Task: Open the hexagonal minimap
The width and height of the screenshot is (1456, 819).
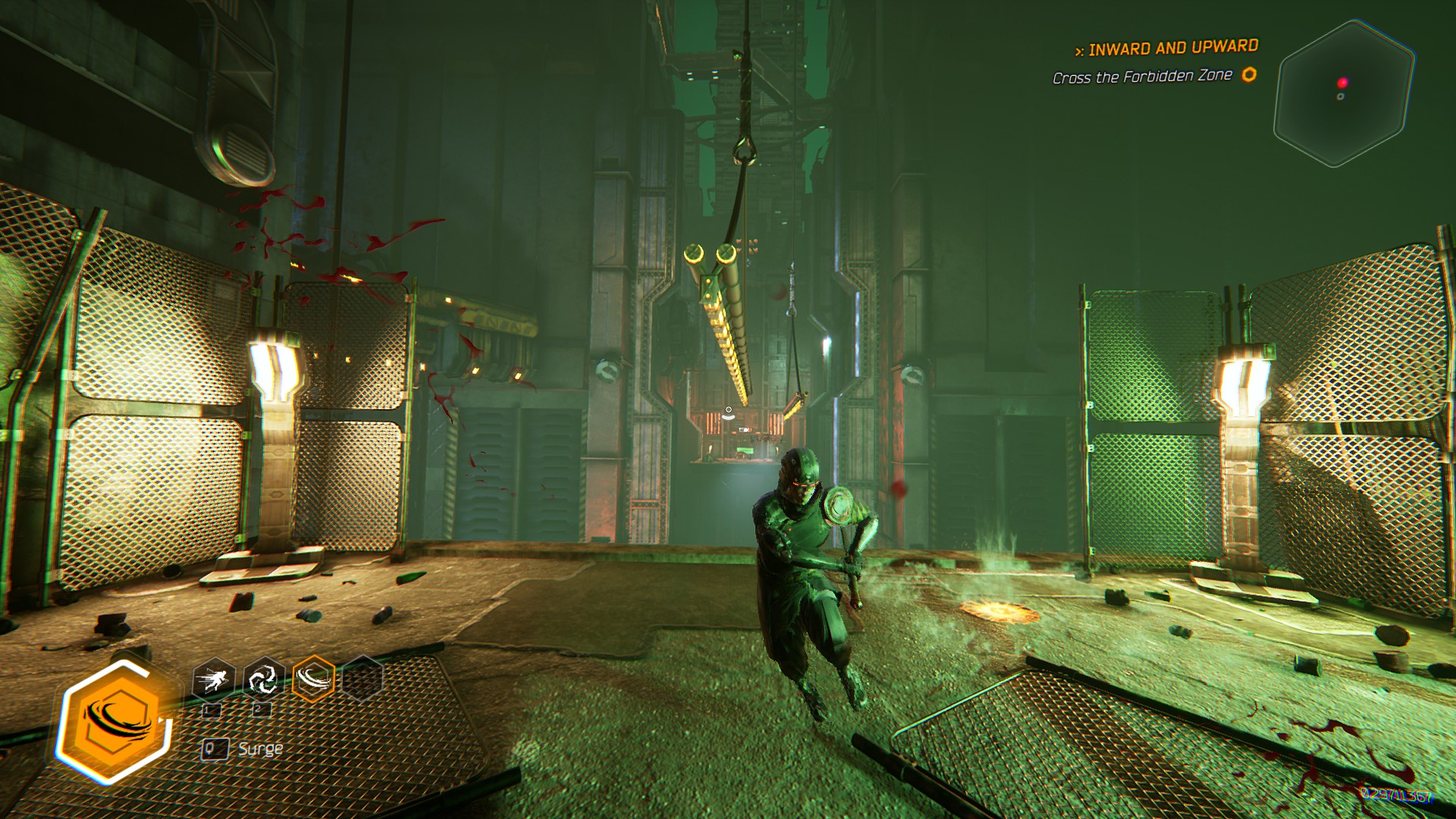Action: point(1343,94)
